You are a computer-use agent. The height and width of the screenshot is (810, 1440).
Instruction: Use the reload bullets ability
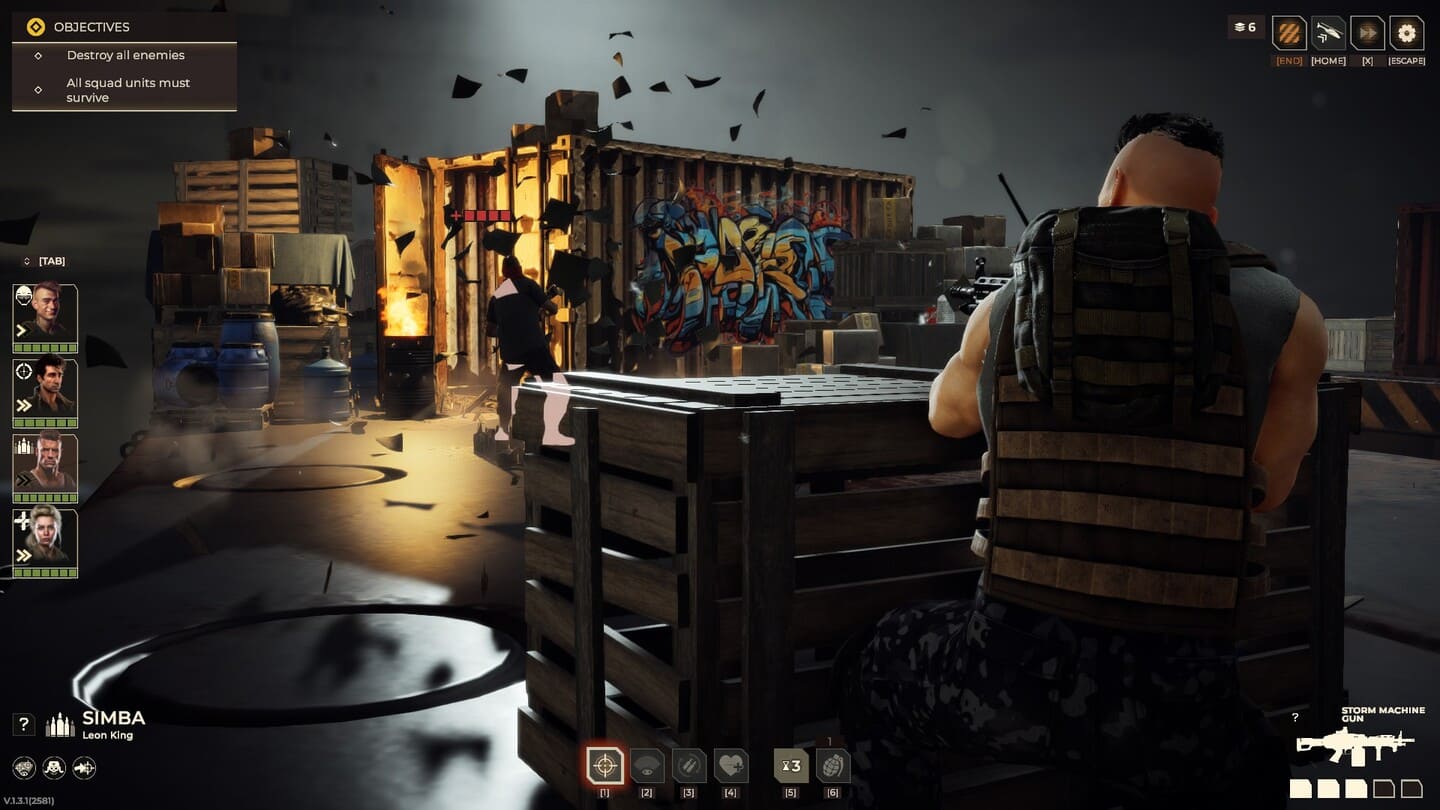(689, 767)
